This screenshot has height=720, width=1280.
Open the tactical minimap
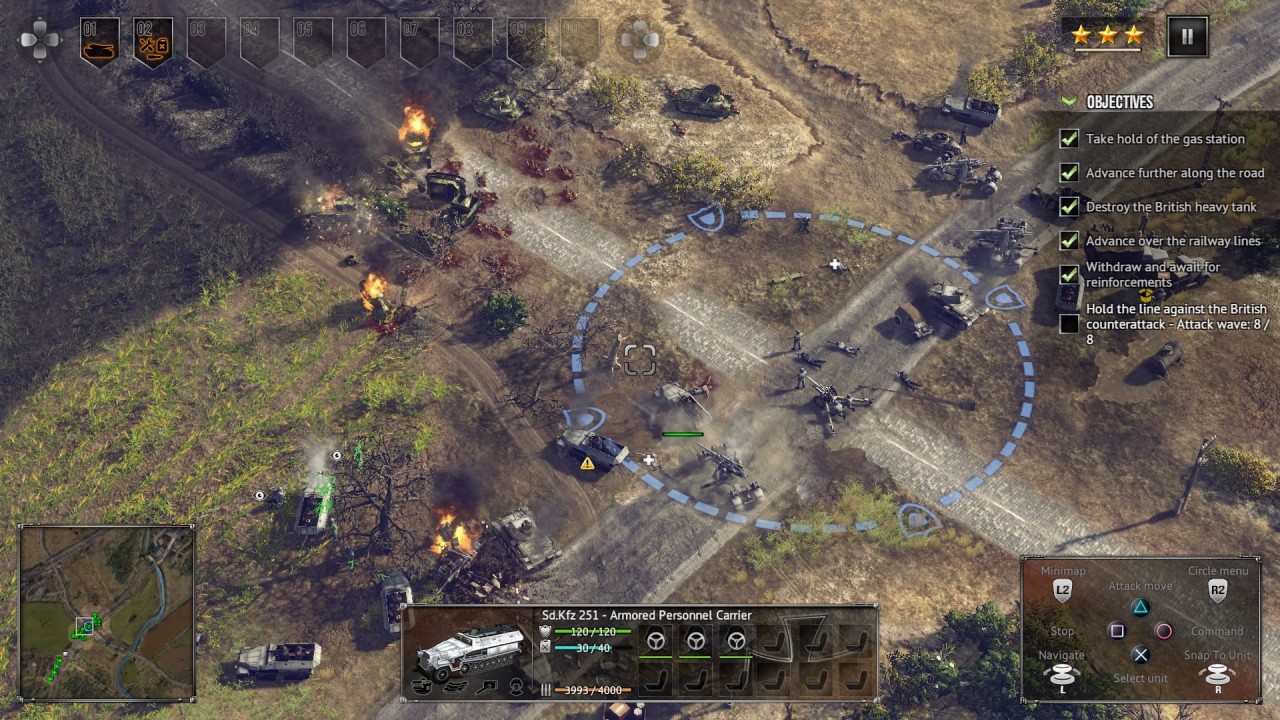point(107,613)
